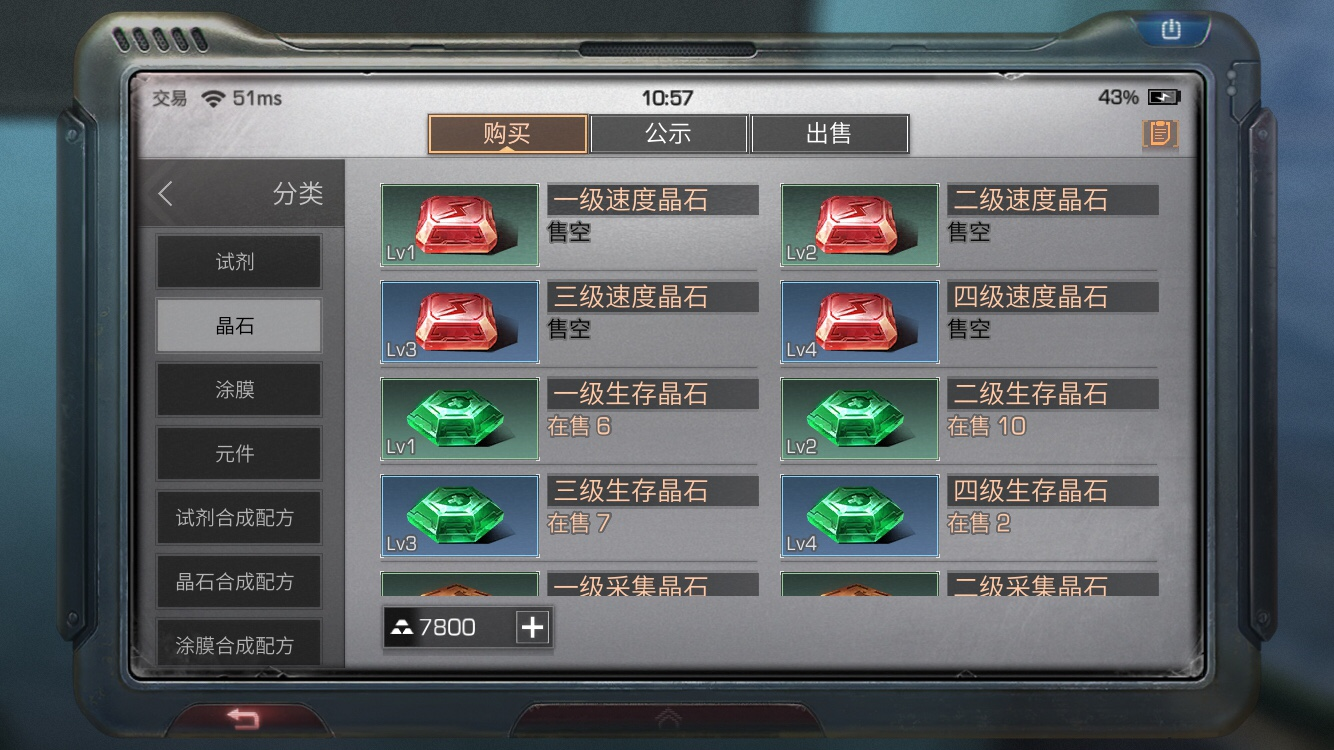Click the Lv3 green survival crystal icon

(459, 516)
